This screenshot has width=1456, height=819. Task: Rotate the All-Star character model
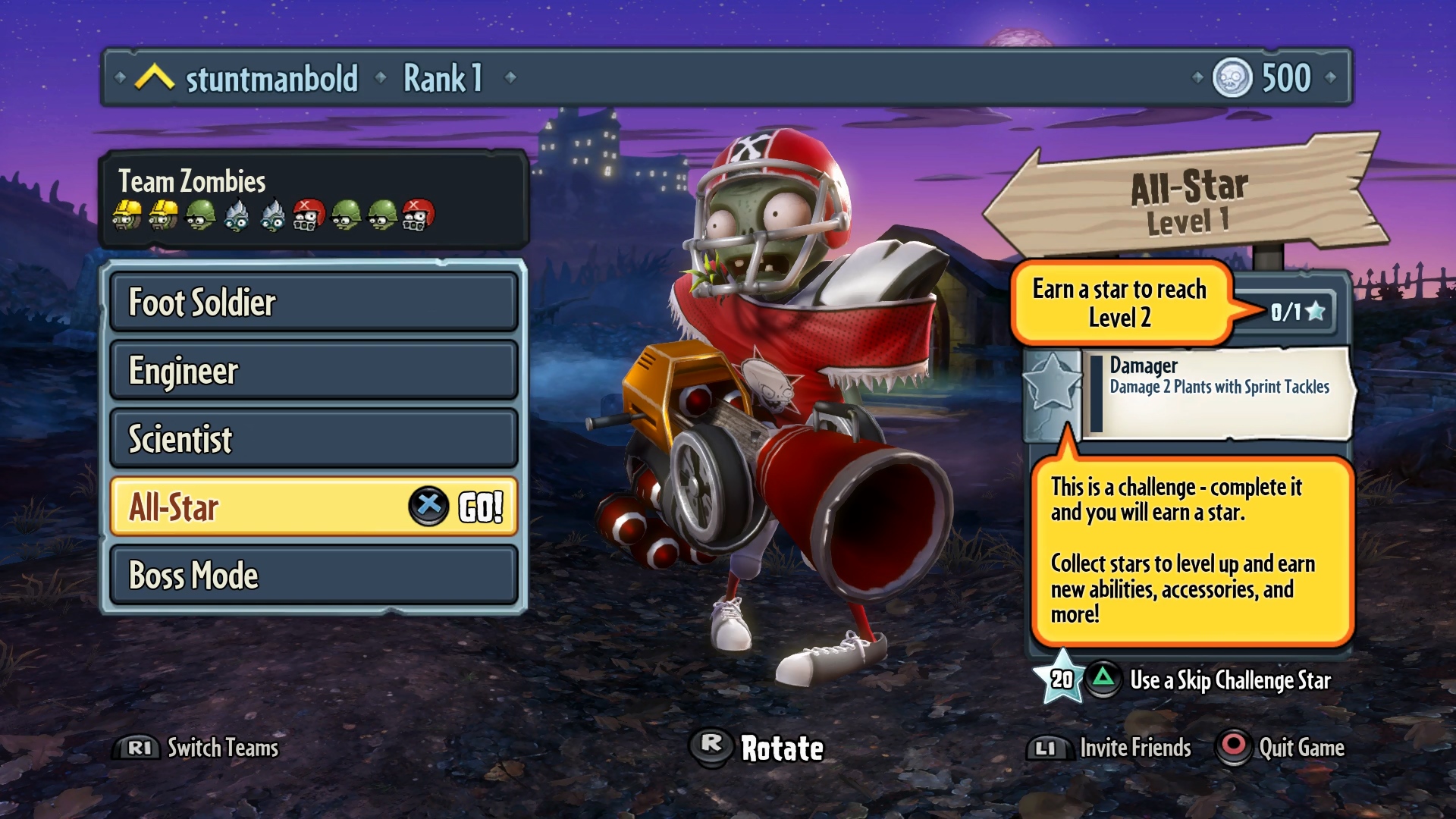pos(758,748)
